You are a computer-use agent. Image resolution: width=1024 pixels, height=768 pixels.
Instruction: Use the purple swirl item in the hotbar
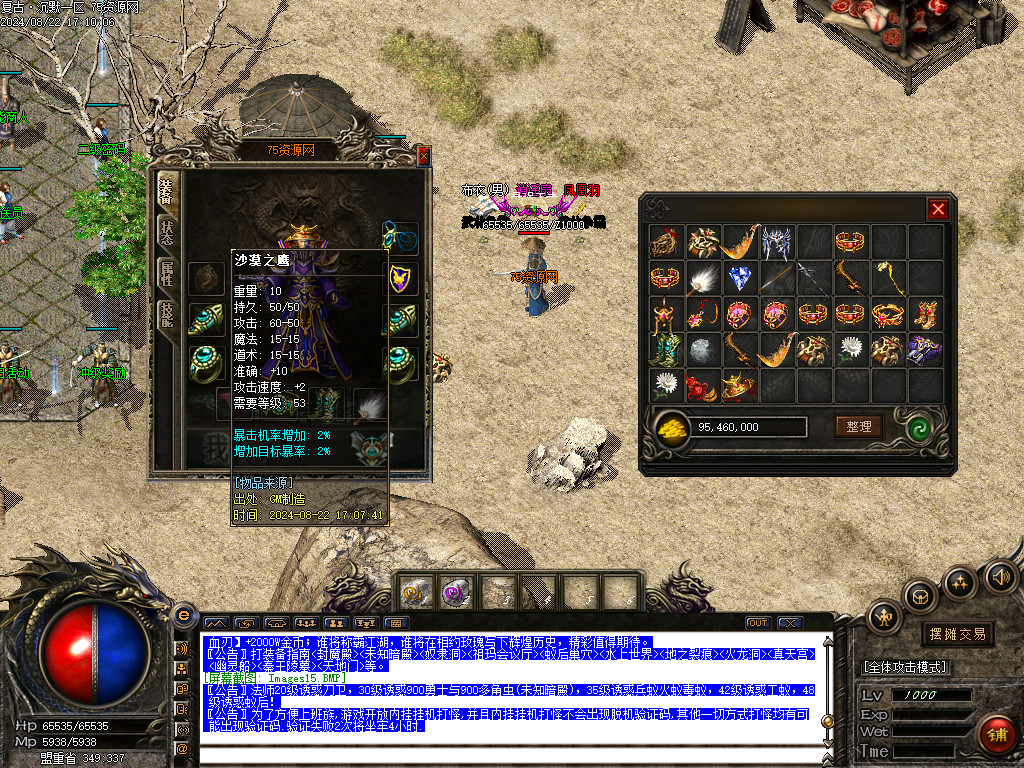tap(455, 592)
